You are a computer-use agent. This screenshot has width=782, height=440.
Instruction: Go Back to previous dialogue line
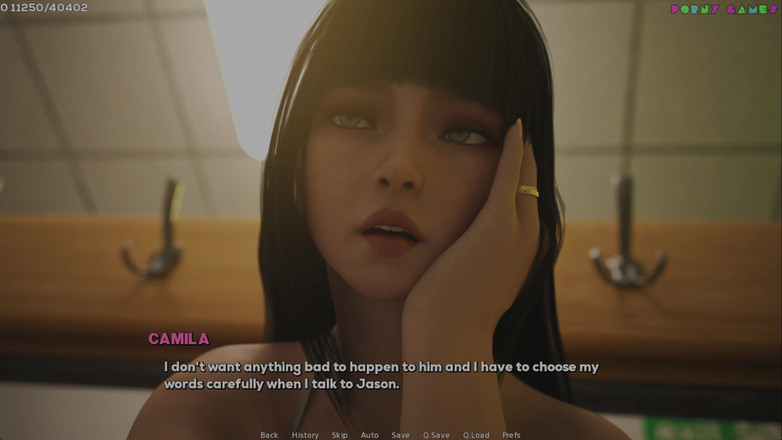tap(269, 435)
